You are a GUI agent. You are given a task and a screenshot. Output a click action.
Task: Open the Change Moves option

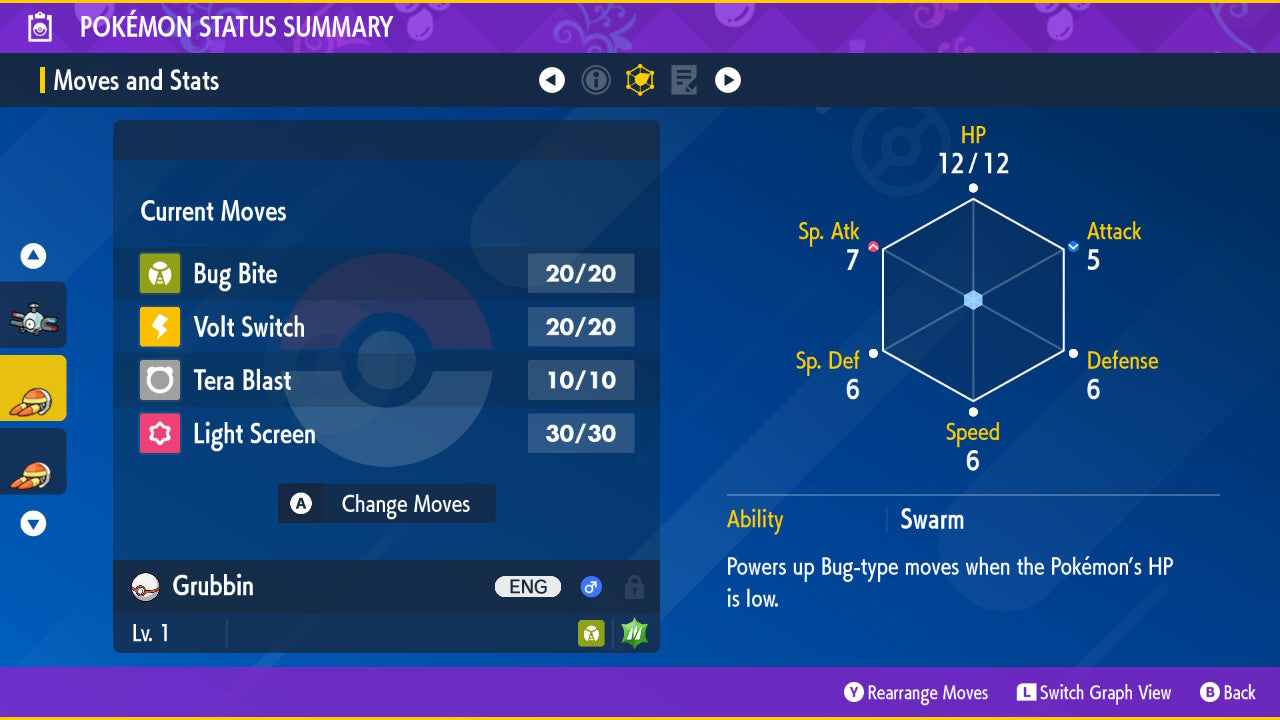tap(386, 504)
